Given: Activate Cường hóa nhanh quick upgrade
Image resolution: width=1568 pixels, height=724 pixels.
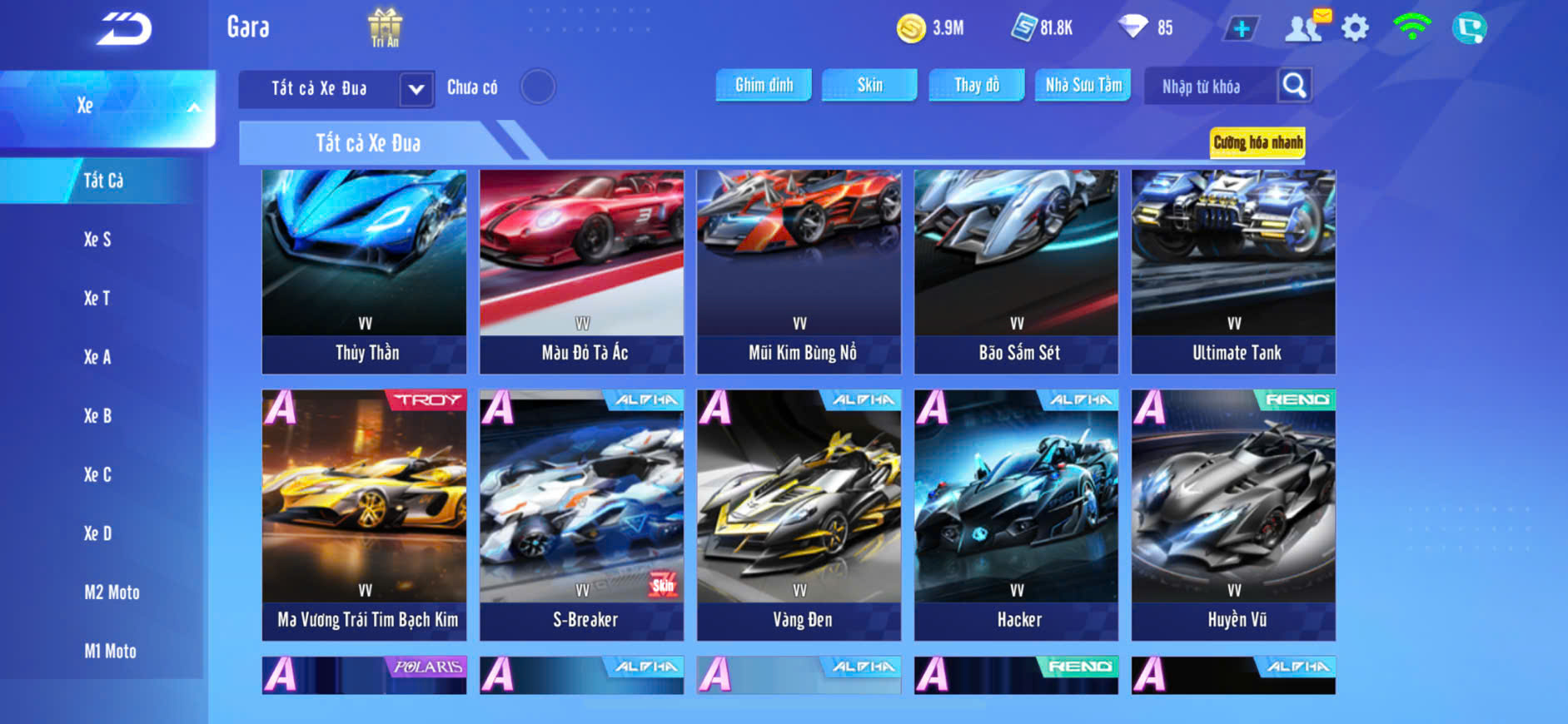Looking at the screenshot, I should click(1257, 142).
